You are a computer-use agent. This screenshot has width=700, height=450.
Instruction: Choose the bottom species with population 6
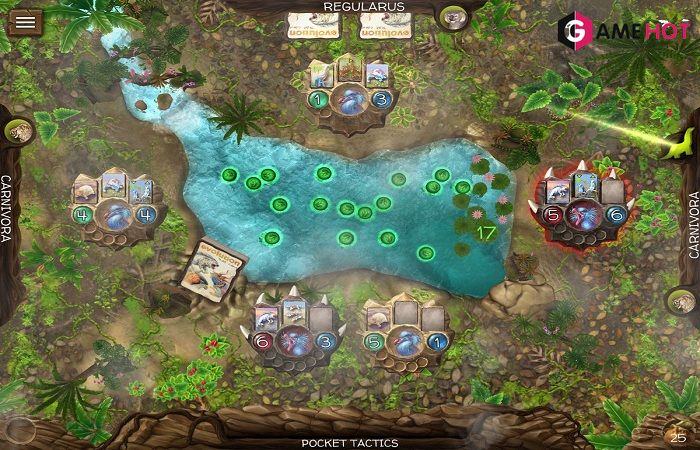[295, 335]
